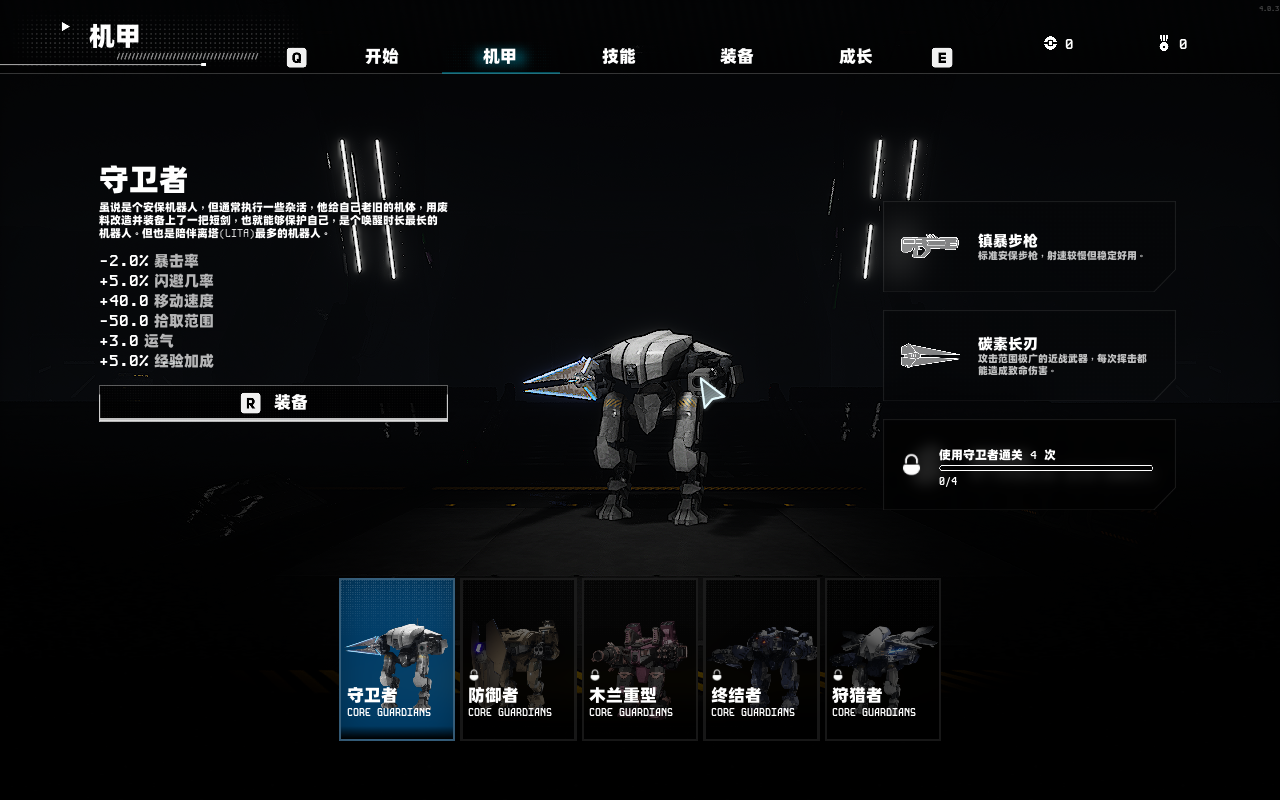View the 镇暴步枪 weapon panel
The width and height of the screenshot is (1280, 800).
(x=1029, y=247)
